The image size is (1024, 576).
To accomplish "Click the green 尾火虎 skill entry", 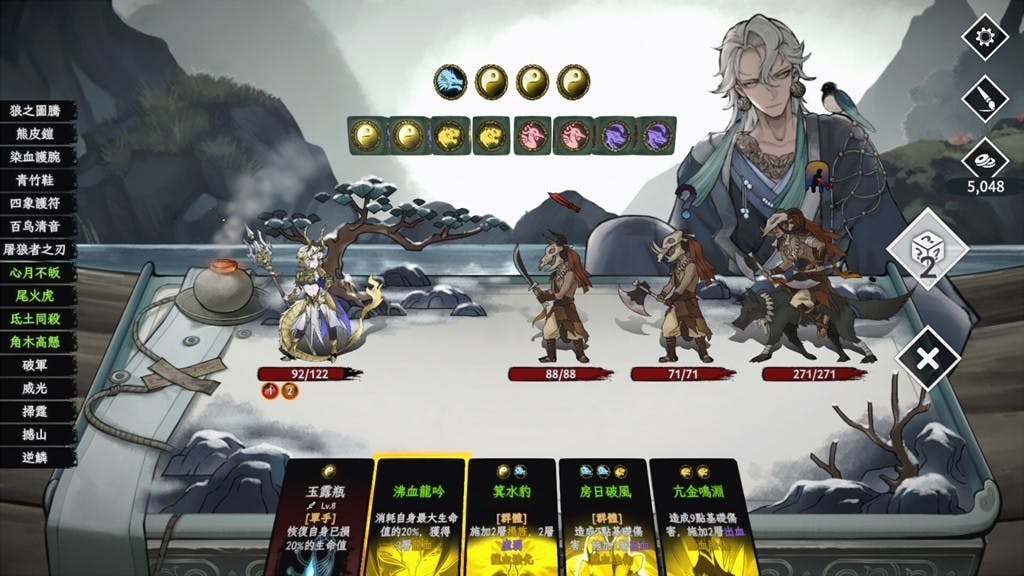I will (x=36, y=296).
